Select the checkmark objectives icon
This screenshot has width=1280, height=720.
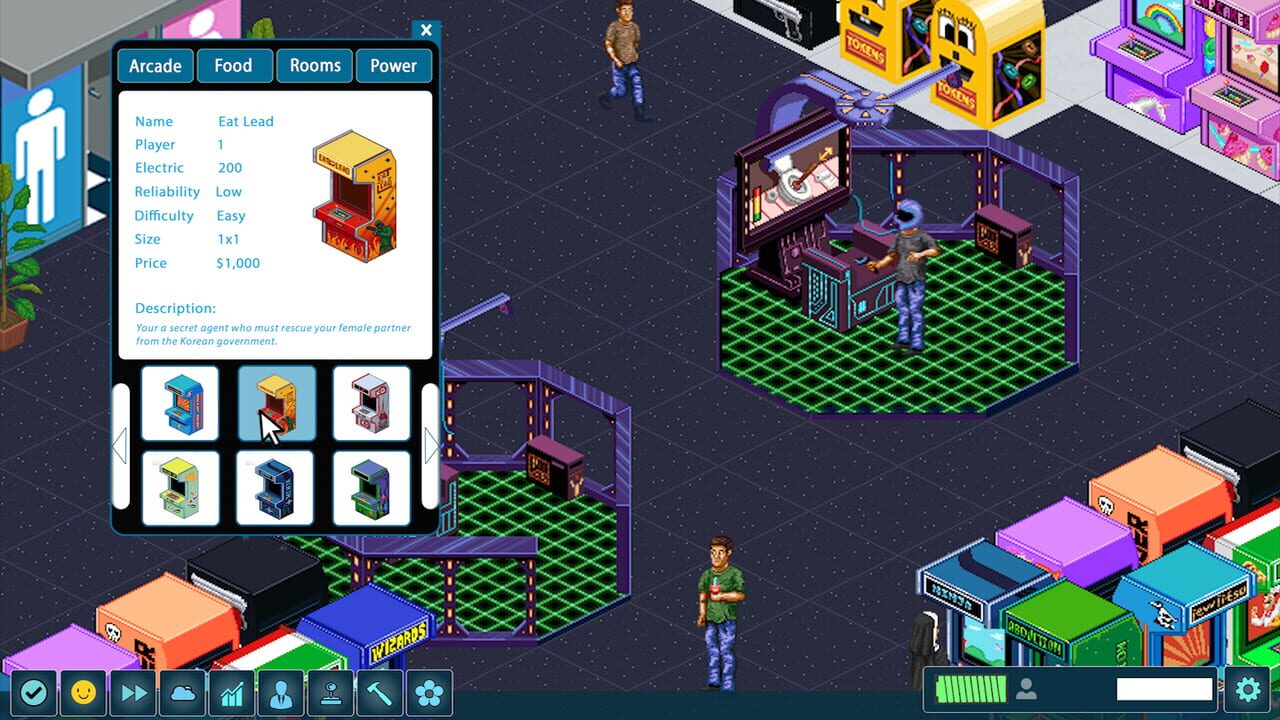(x=34, y=691)
